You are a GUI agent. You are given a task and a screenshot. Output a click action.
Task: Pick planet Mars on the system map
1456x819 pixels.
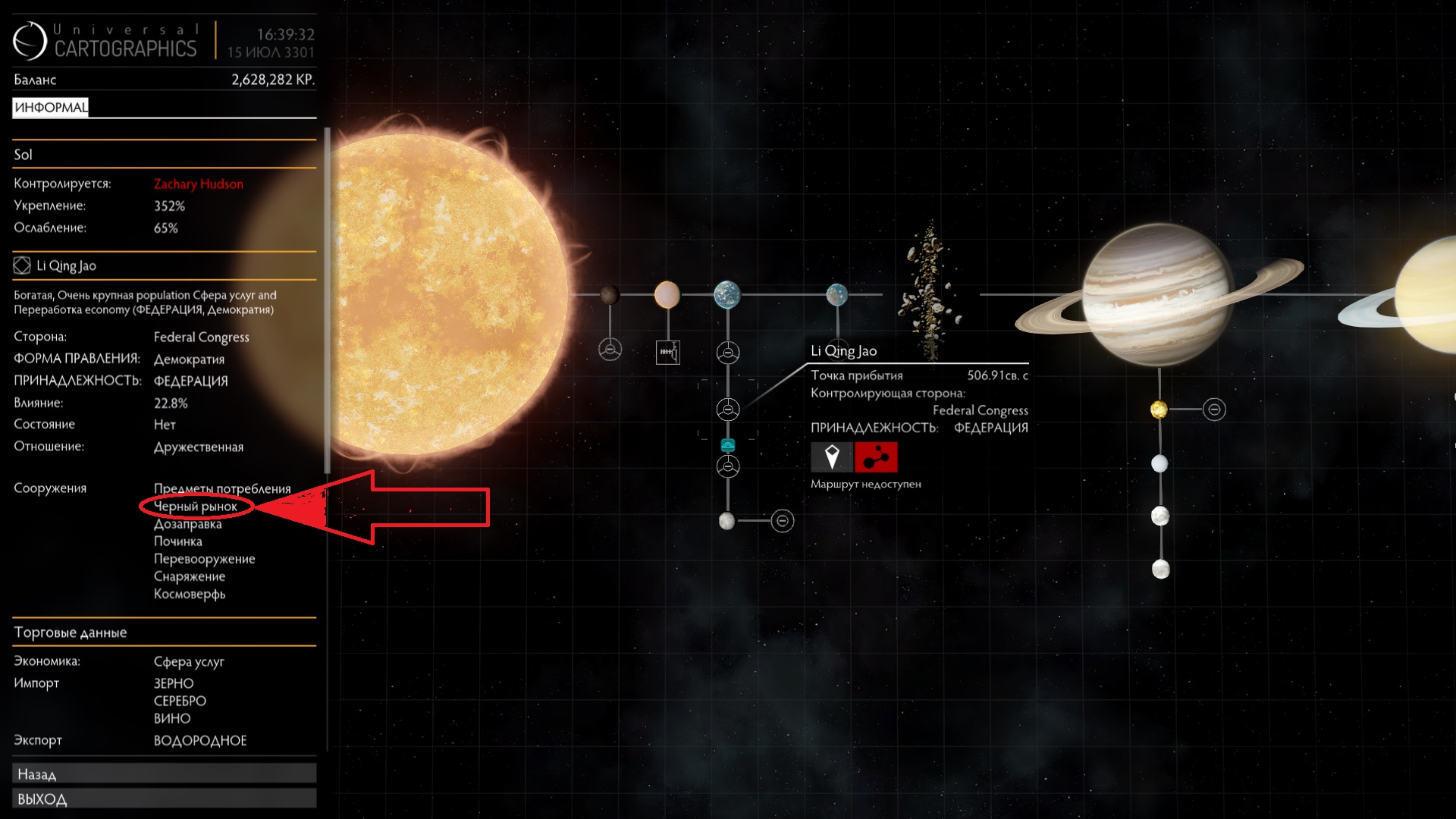pyautogui.click(x=836, y=294)
